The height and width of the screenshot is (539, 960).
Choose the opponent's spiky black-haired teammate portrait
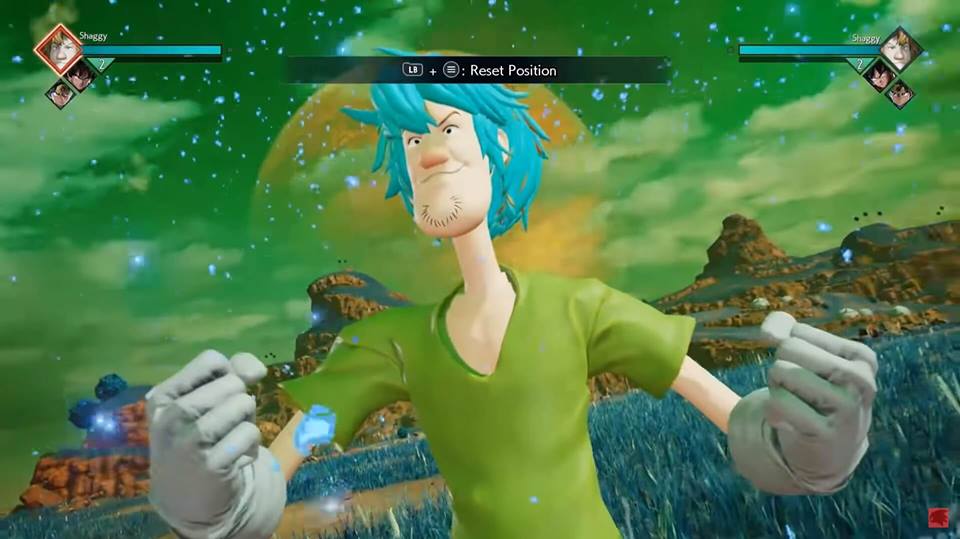click(879, 75)
